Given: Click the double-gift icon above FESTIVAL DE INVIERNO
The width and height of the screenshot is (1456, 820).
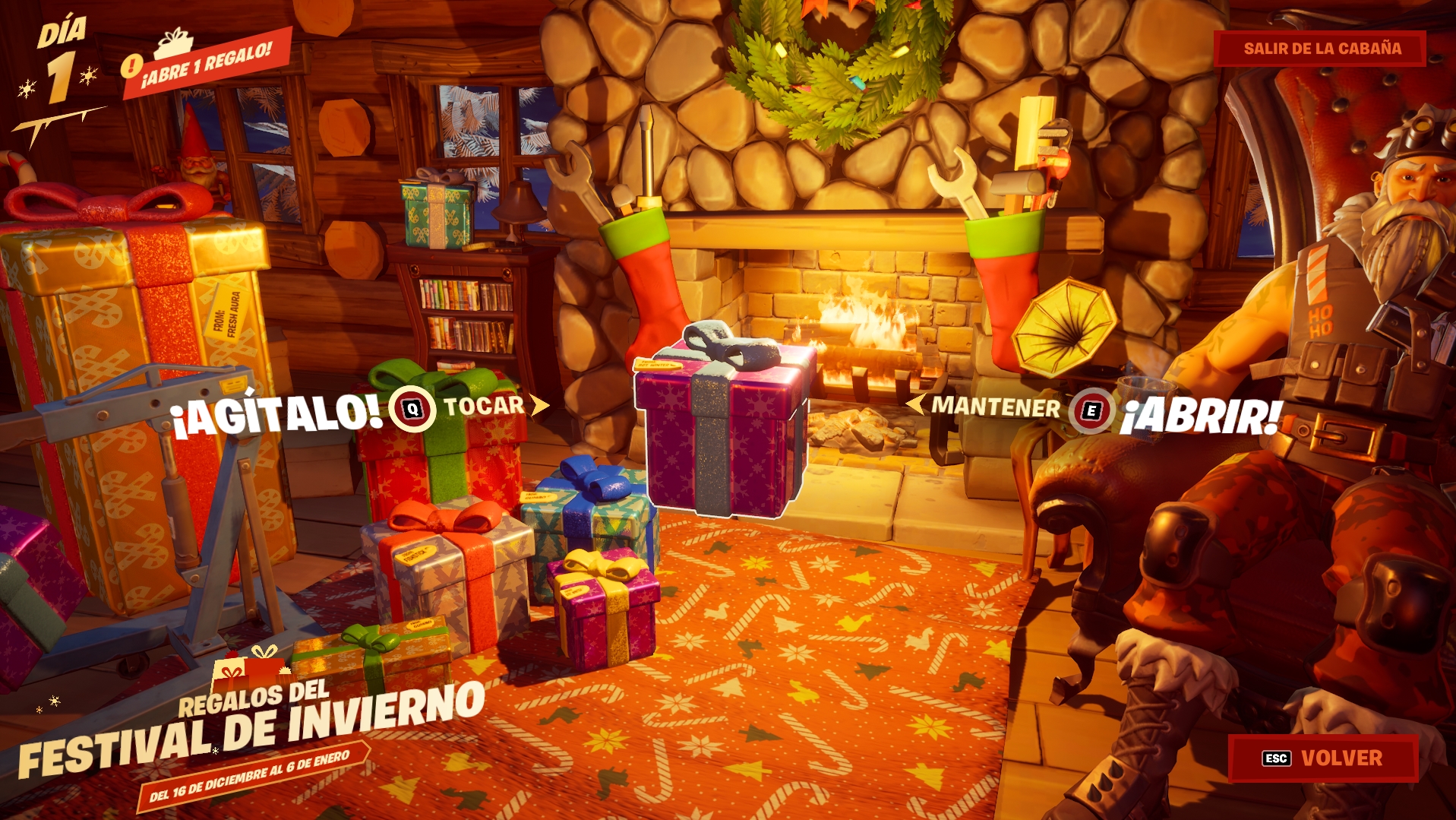Looking at the screenshot, I should [251, 666].
